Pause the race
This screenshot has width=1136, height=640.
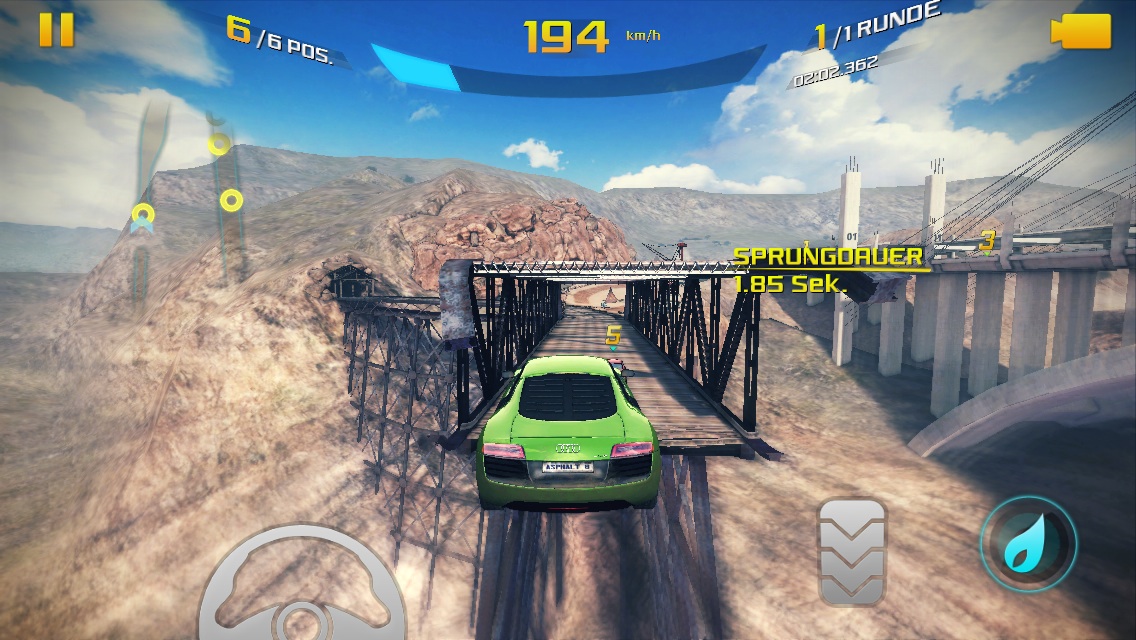tap(56, 30)
